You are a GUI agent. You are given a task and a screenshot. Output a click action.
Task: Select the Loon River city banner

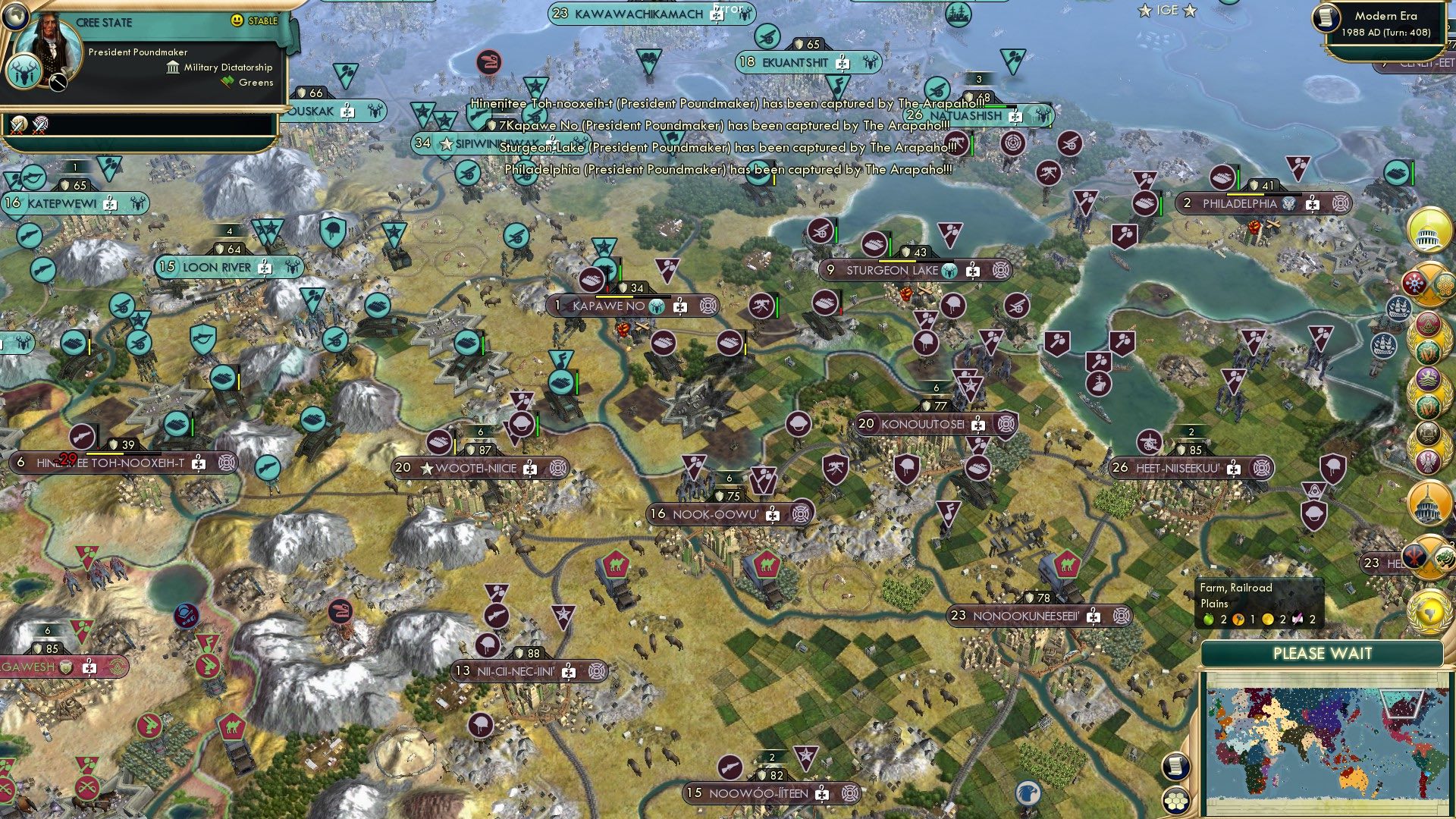click(x=216, y=267)
